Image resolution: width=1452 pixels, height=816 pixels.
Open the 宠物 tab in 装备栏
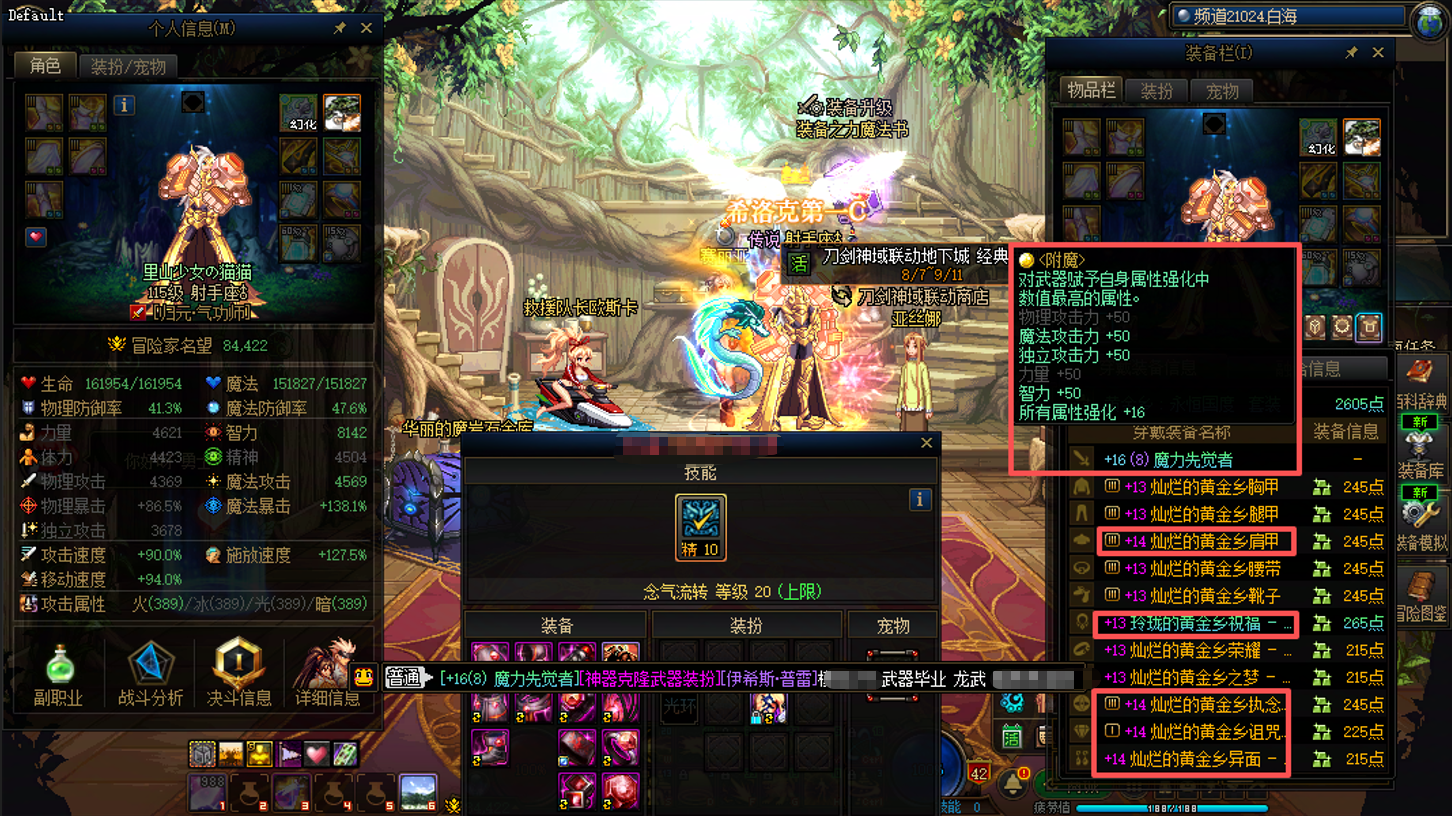(x=1222, y=91)
